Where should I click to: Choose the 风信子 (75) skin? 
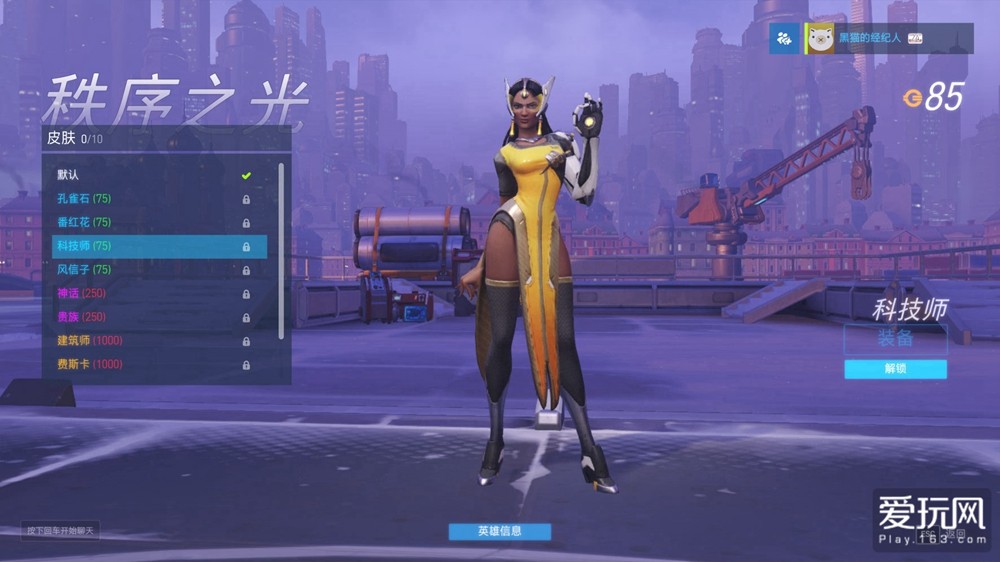(150, 270)
